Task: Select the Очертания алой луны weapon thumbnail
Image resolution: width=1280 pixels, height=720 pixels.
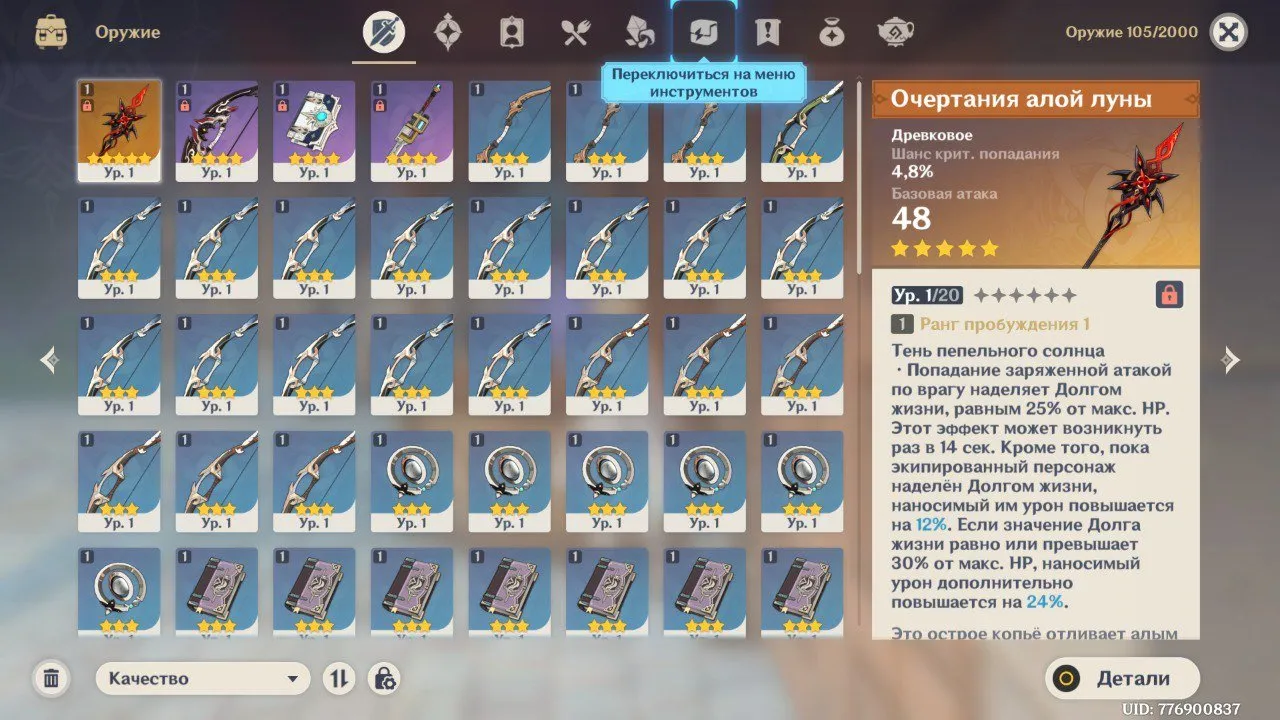Action: click(x=119, y=130)
